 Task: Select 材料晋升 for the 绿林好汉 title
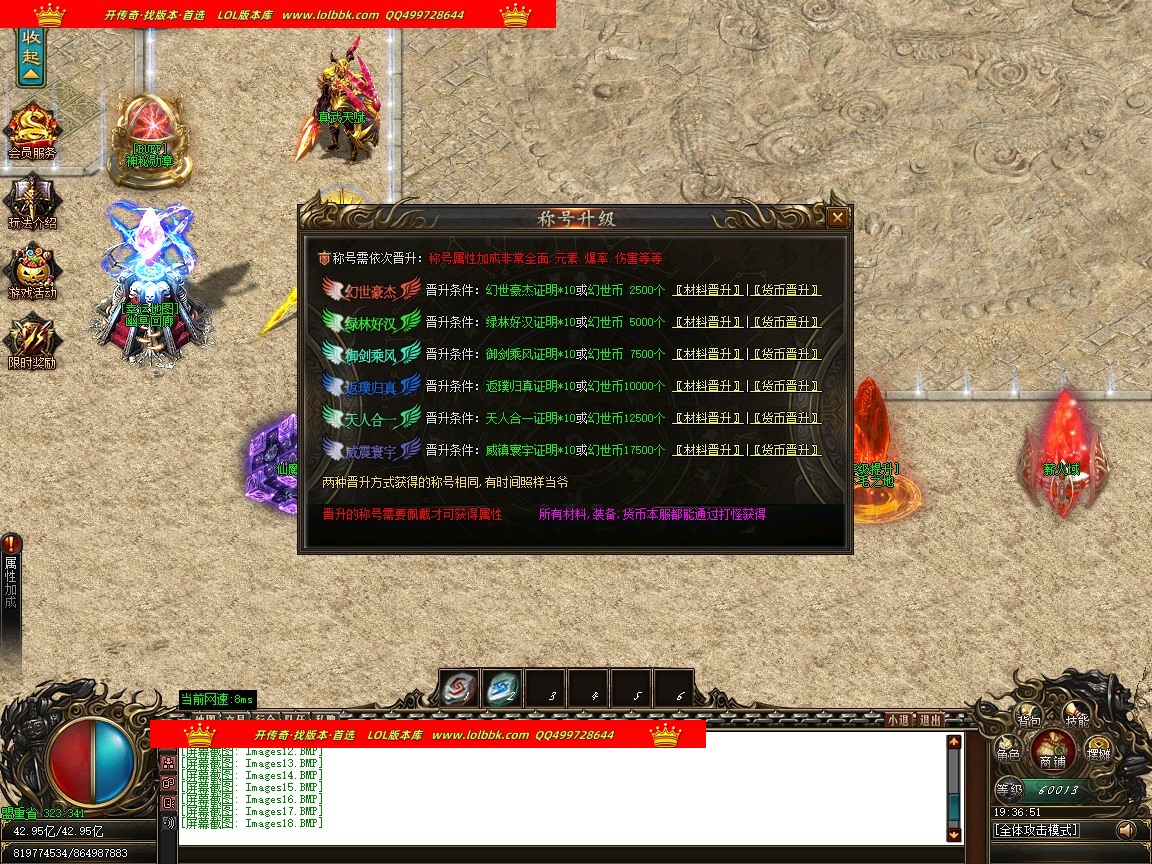(x=708, y=322)
